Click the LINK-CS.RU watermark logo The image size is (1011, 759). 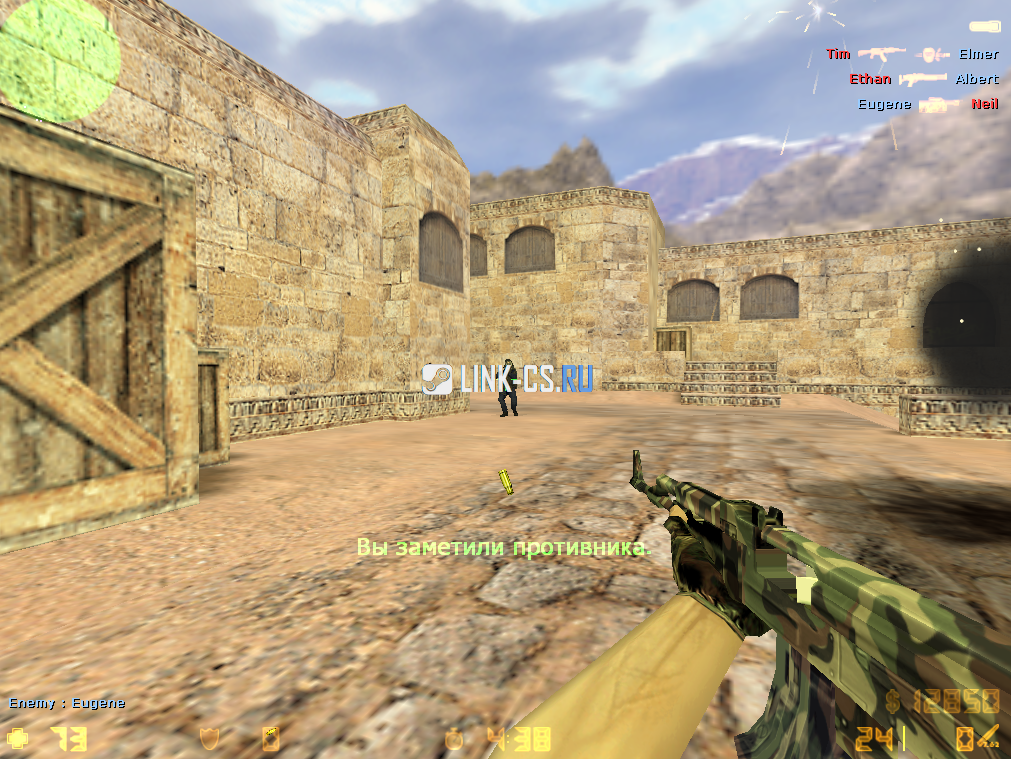click(x=507, y=378)
